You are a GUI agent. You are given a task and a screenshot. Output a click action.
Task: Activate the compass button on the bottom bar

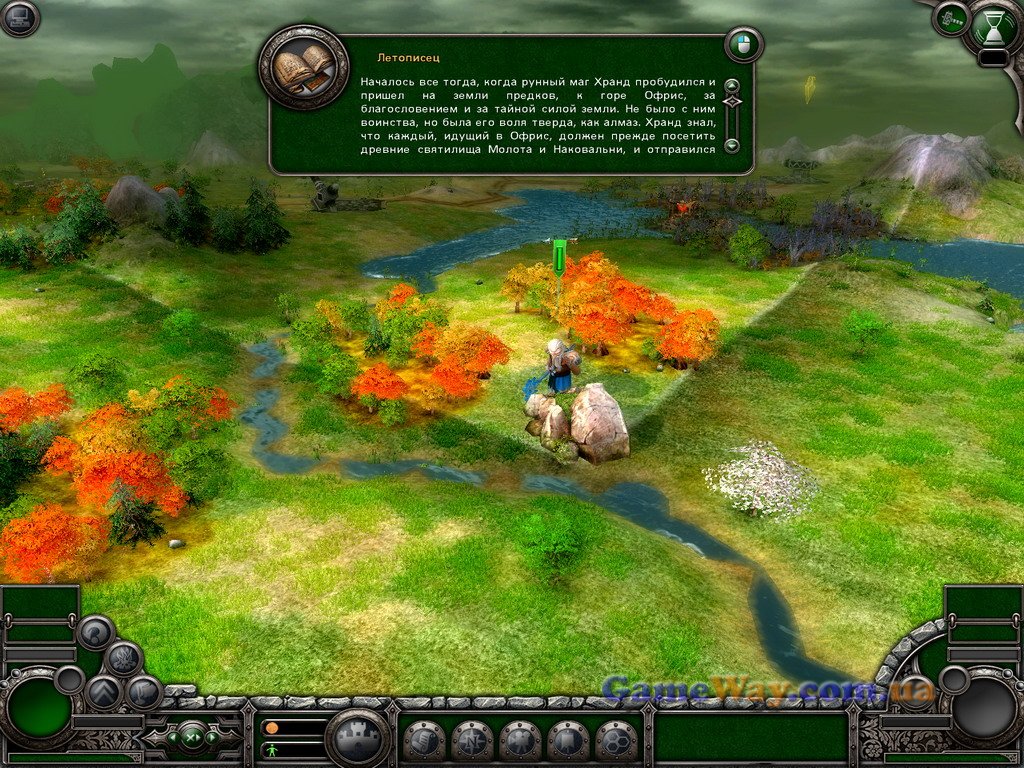pyautogui.click(x=472, y=741)
